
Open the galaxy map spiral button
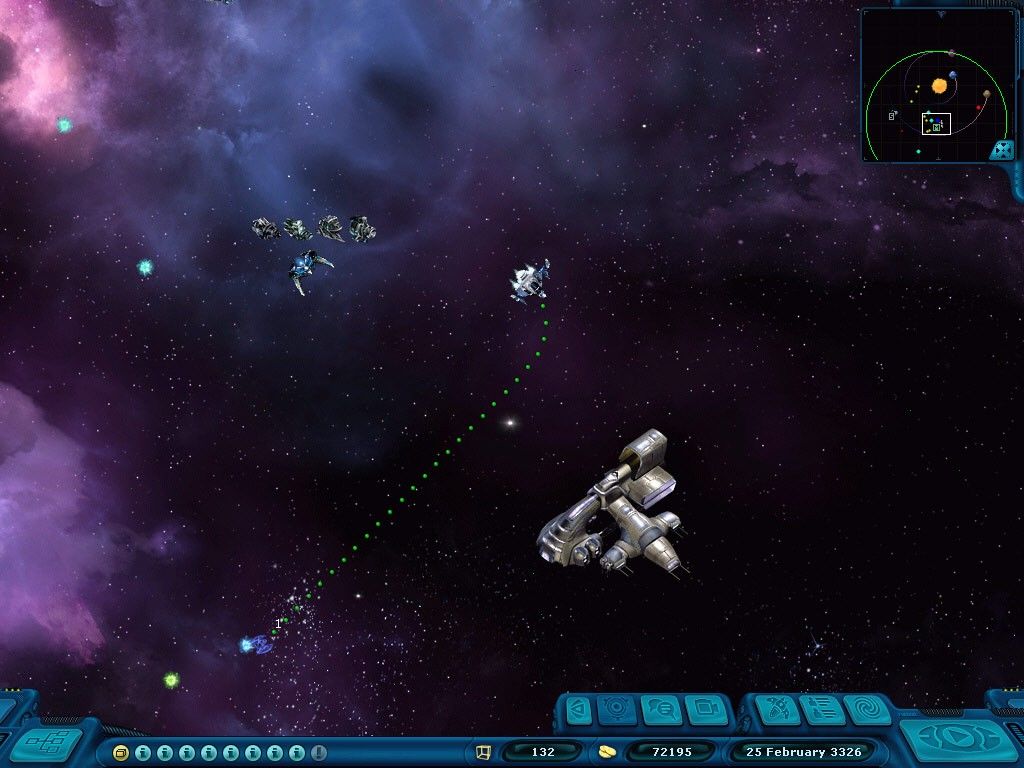pyautogui.click(x=866, y=710)
